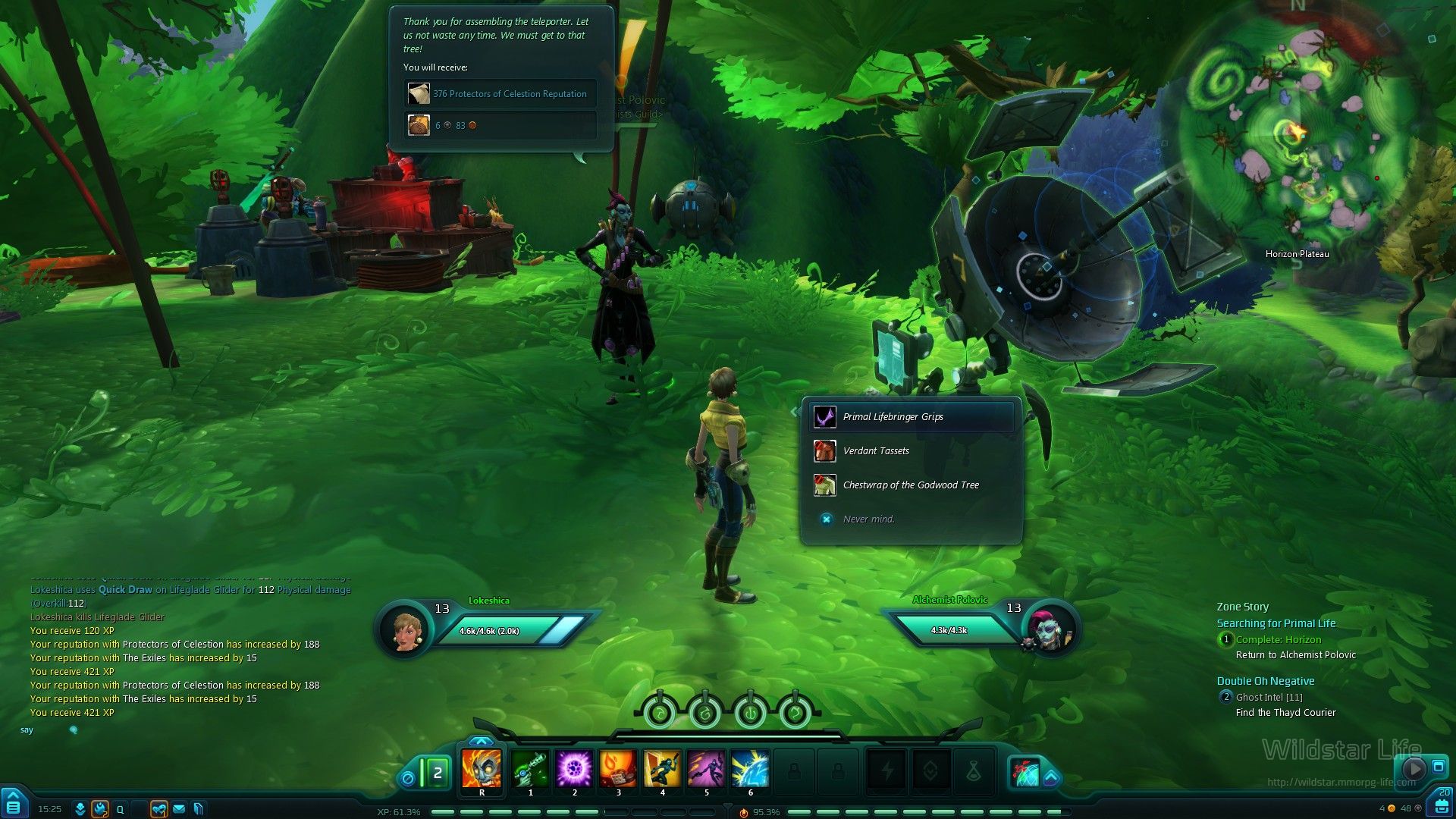Image resolution: width=1456 pixels, height=819 pixels.
Task: Open the mail envelope icon
Action: click(x=179, y=809)
